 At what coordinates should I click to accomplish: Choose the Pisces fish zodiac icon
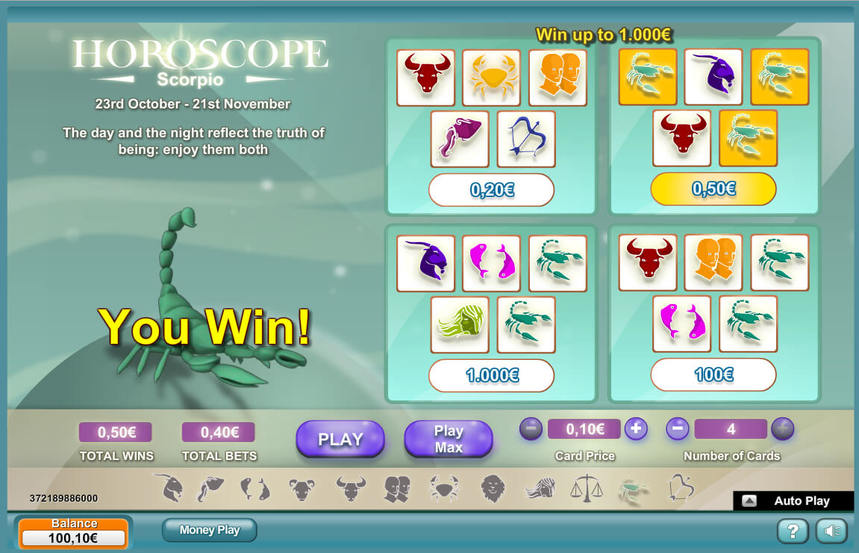pos(255,488)
